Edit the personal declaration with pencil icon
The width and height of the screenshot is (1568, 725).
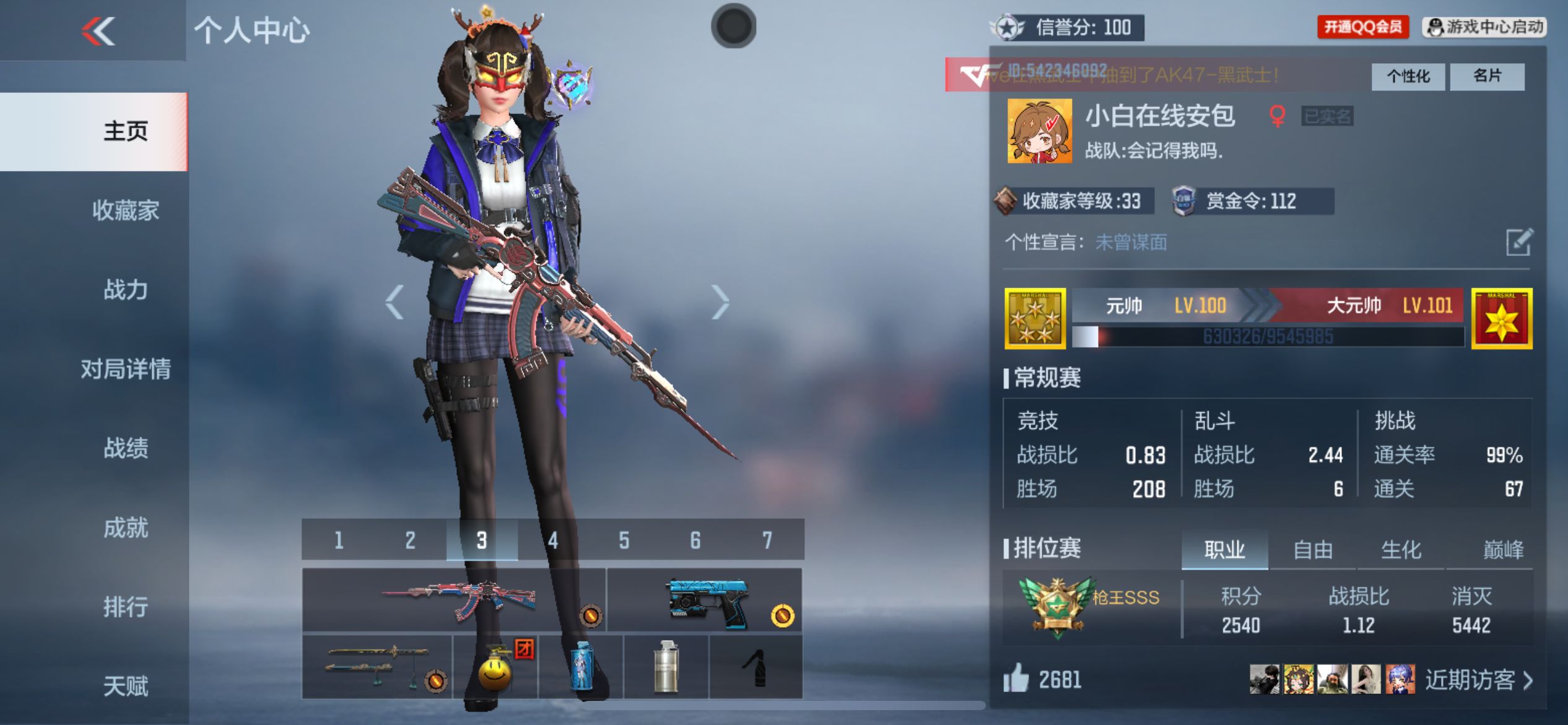coord(1518,242)
